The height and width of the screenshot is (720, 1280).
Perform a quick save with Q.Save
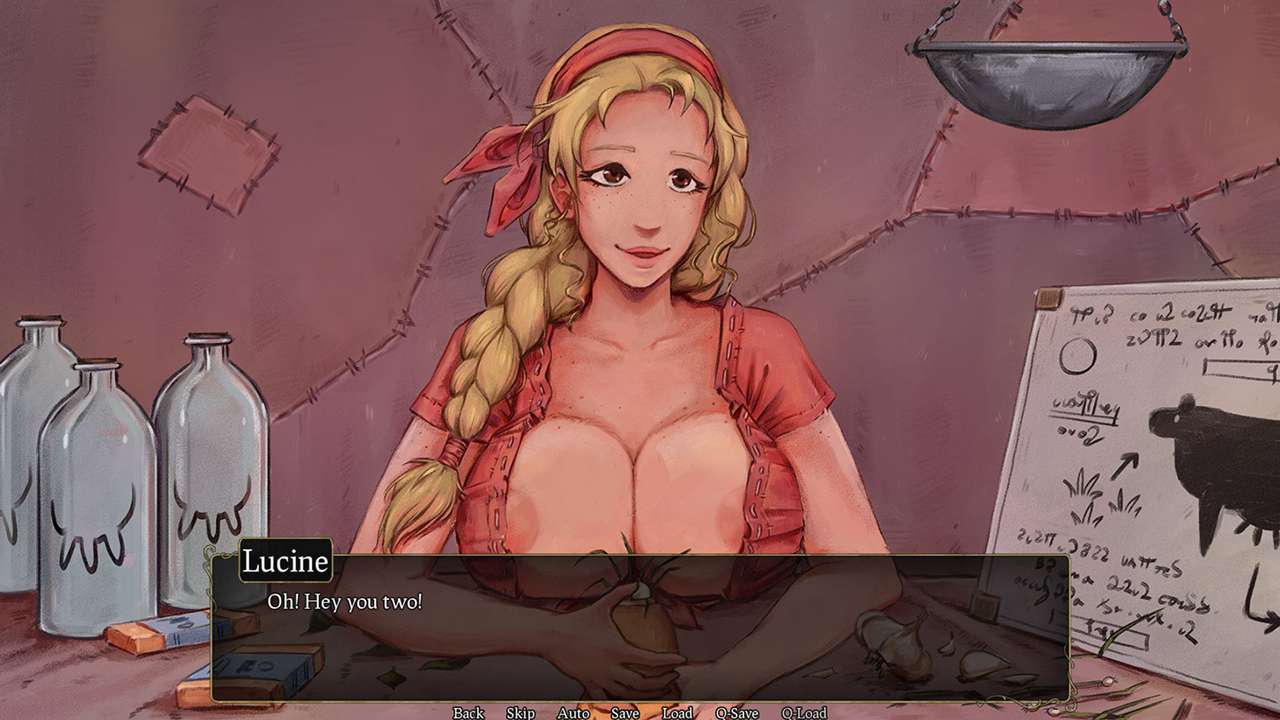pyautogui.click(x=736, y=712)
